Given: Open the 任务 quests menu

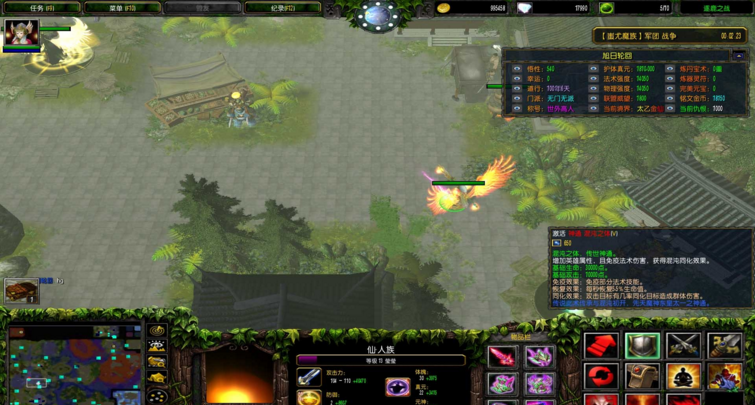Looking at the screenshot, I should (x=42, y=8).
